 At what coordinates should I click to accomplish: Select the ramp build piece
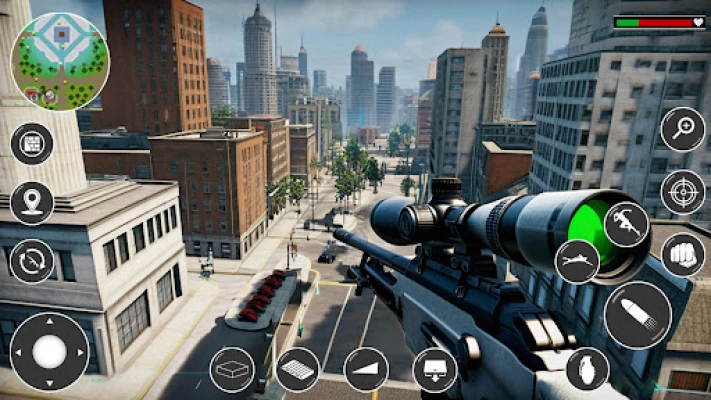pyautogui.click(x=366, y=369)
